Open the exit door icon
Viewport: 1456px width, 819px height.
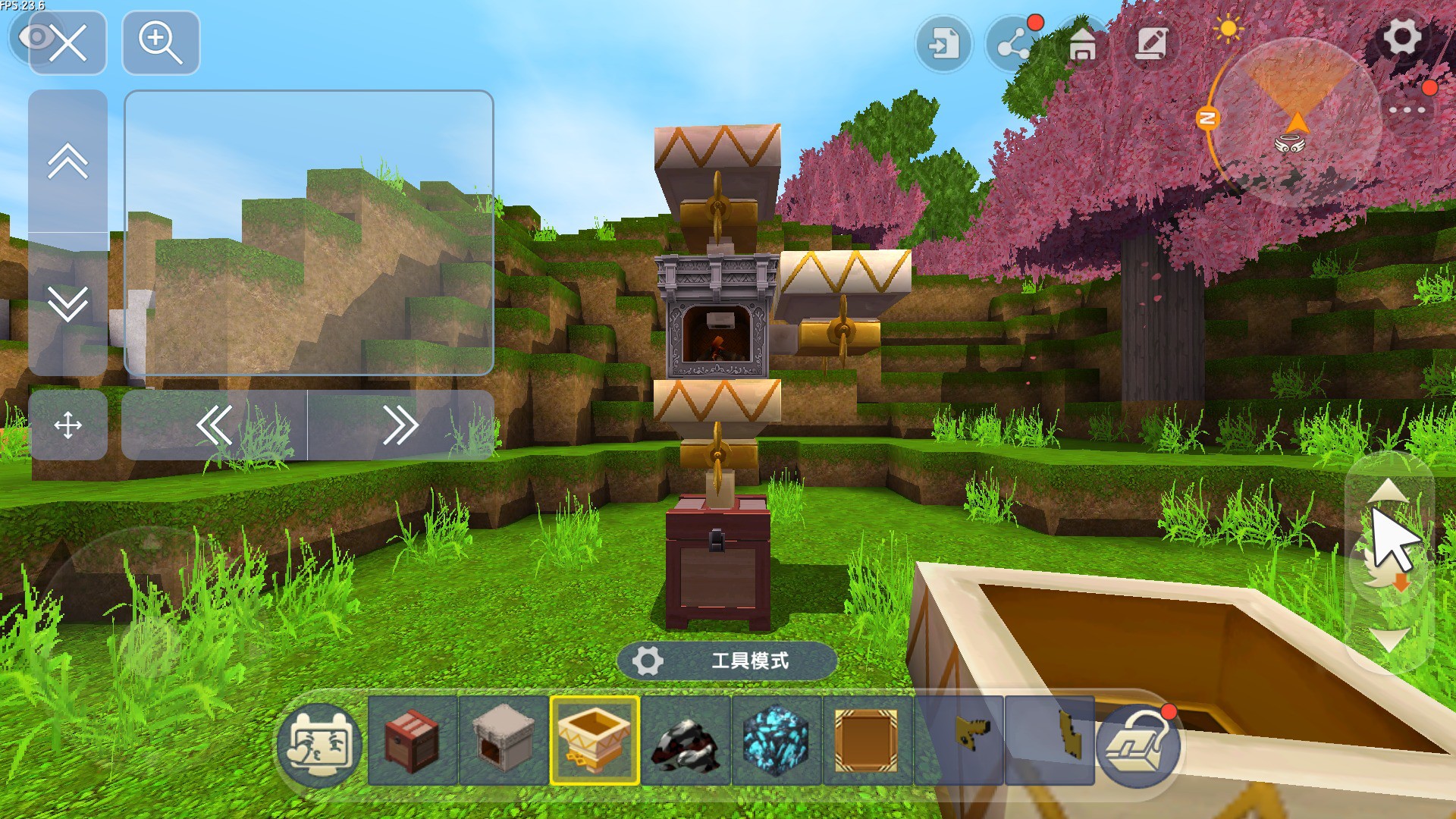(943, 44)
